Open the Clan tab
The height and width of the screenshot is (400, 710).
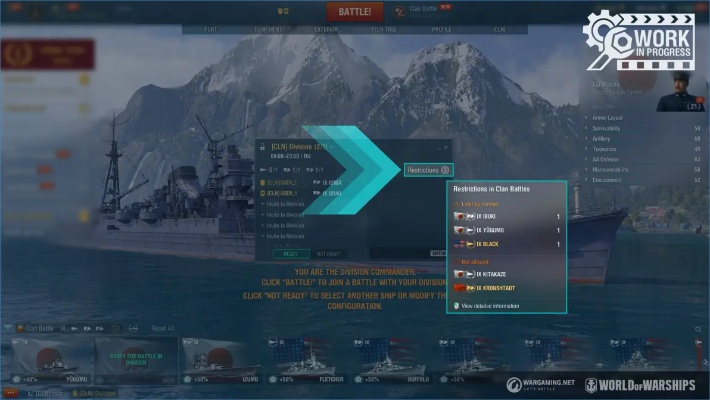(498, 30)
